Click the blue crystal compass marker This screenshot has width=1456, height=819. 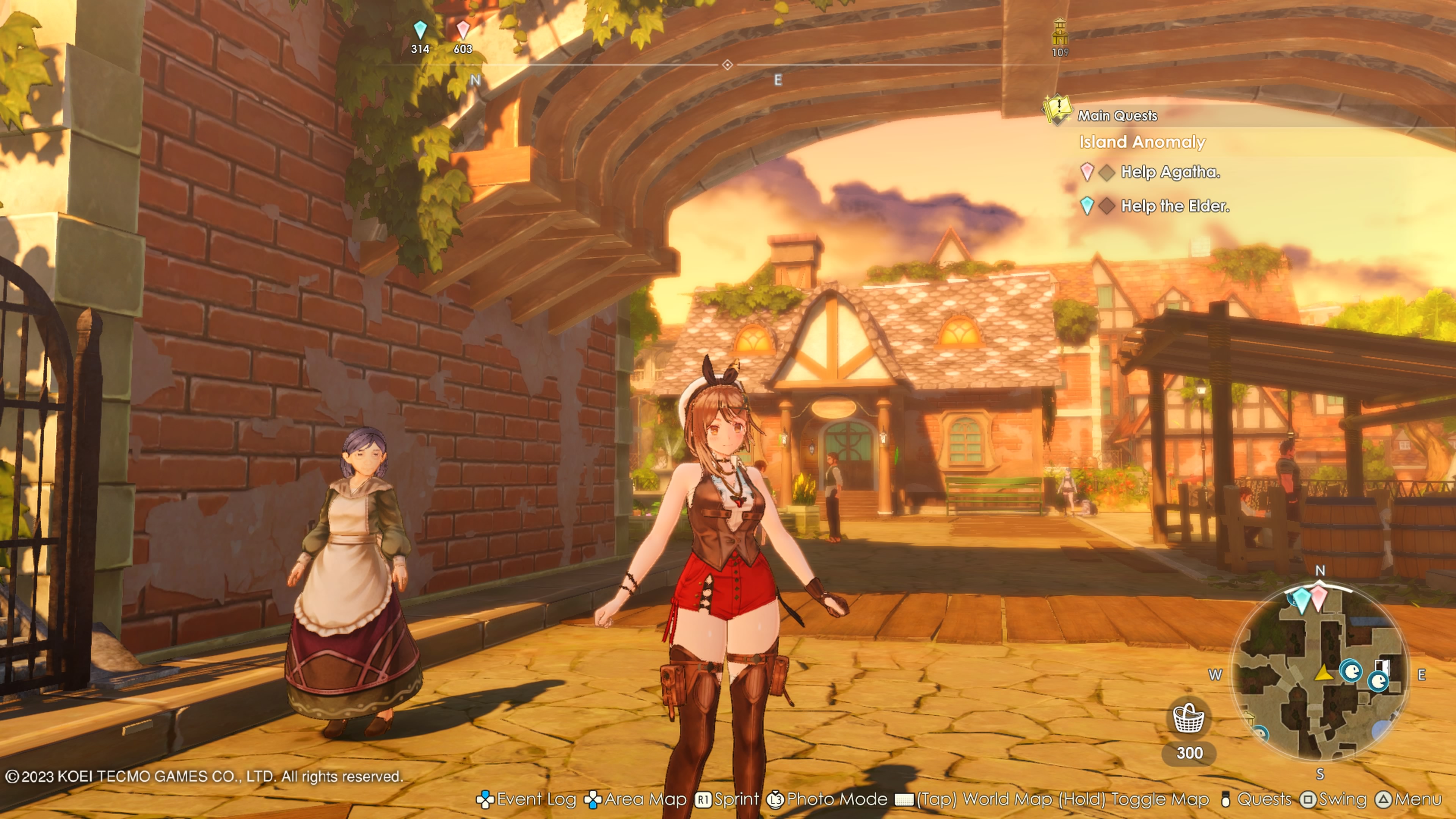pos(420,30)
